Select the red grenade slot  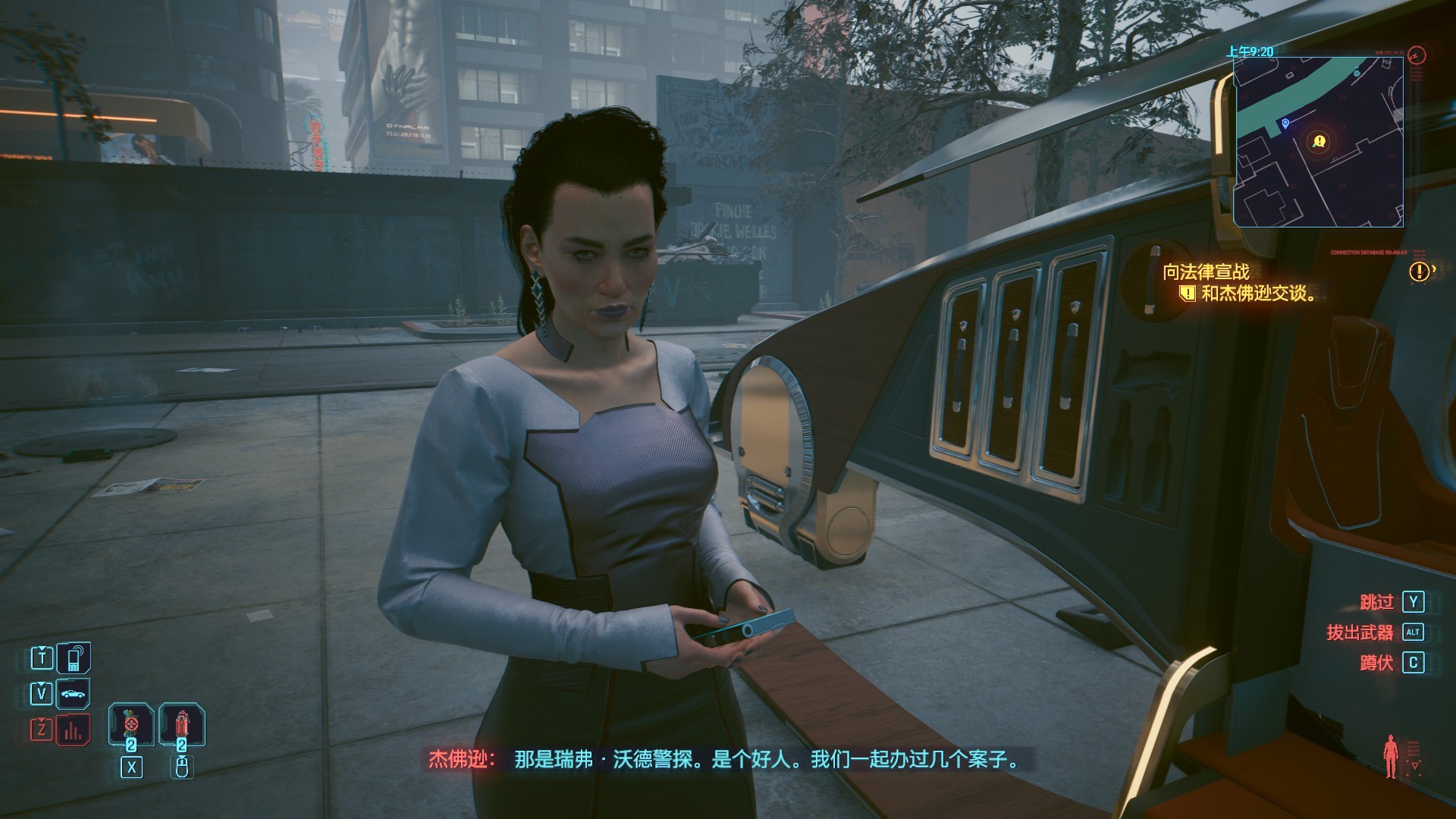[181, 724]
